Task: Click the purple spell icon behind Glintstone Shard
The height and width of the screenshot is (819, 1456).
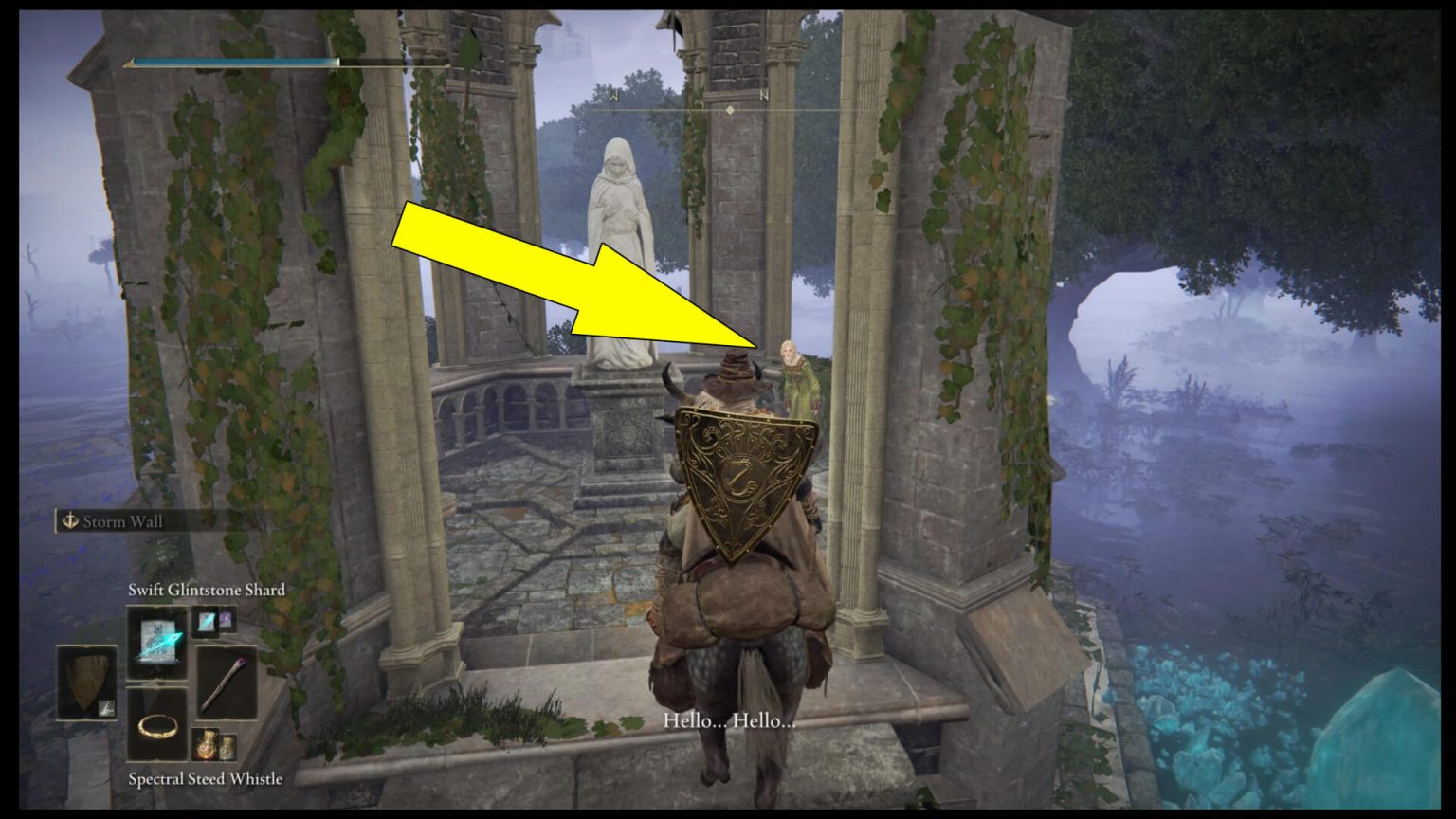Action: (x=225, y=621)
